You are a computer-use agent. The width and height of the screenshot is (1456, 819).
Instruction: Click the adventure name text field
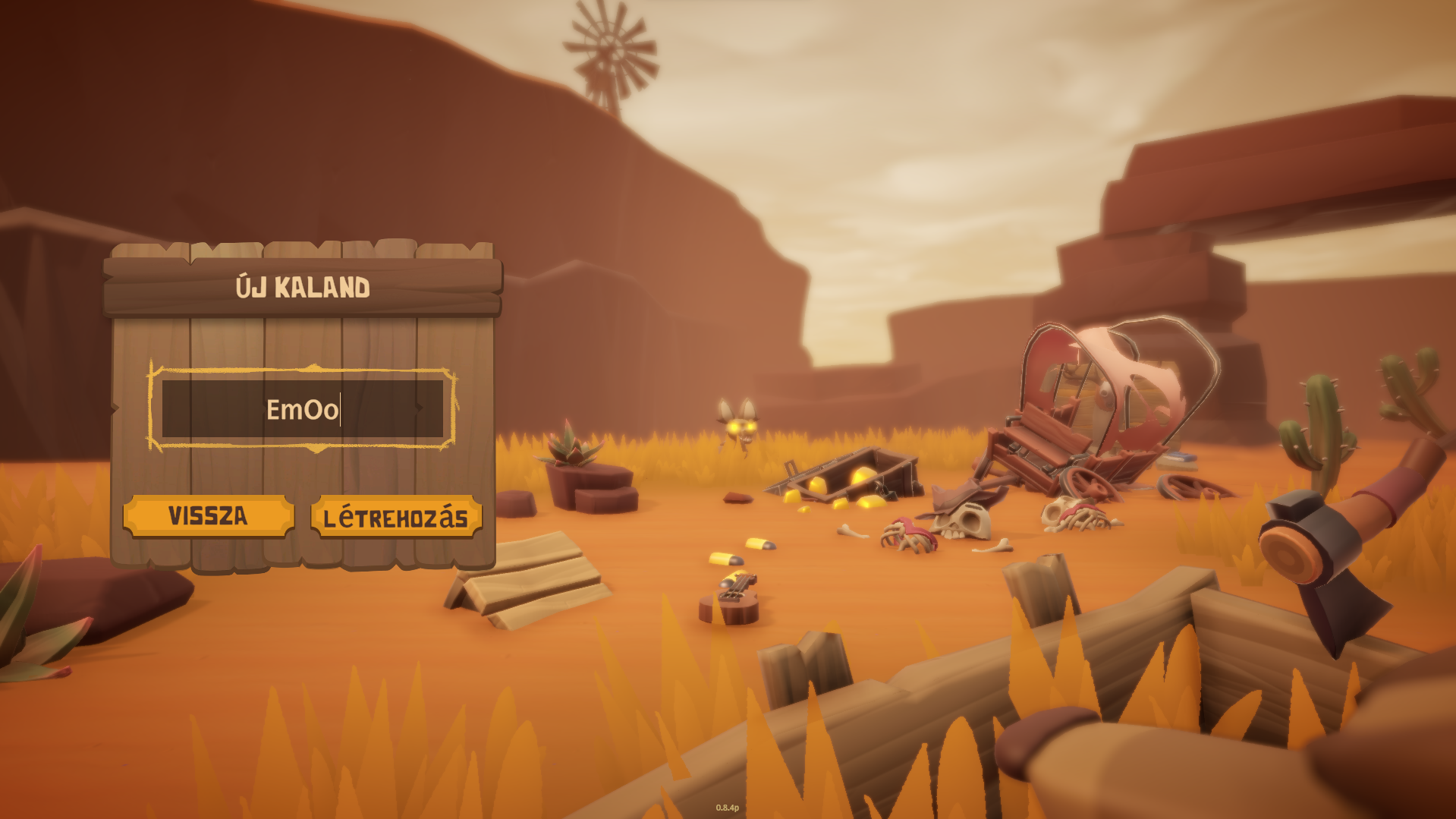point(302,410)
